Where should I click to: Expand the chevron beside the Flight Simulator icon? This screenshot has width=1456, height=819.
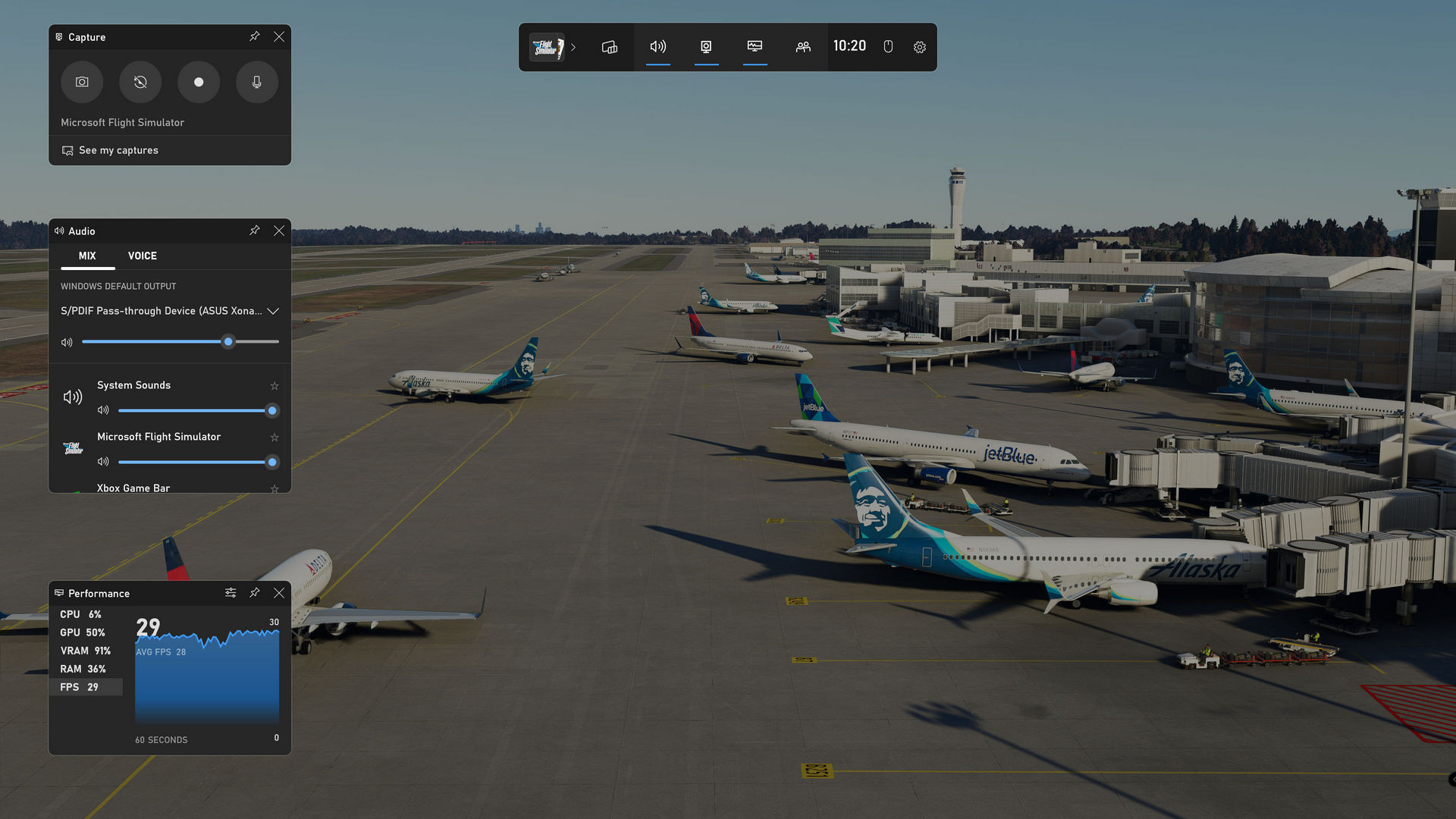(573, 47)
